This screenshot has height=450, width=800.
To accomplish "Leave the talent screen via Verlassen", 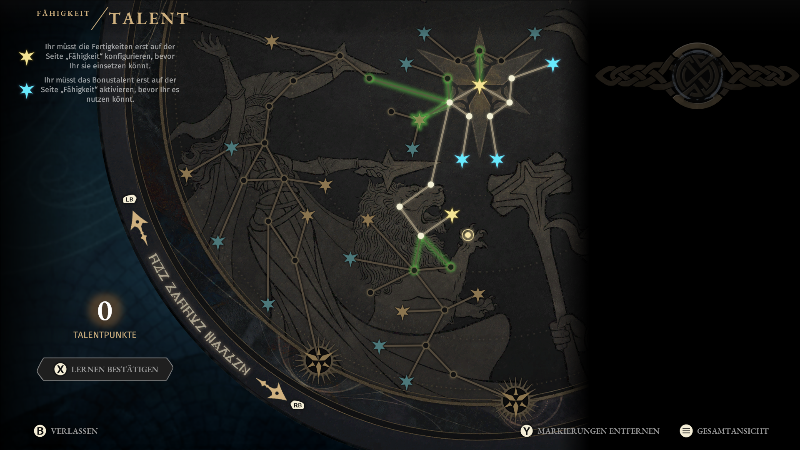I will 66,431.
